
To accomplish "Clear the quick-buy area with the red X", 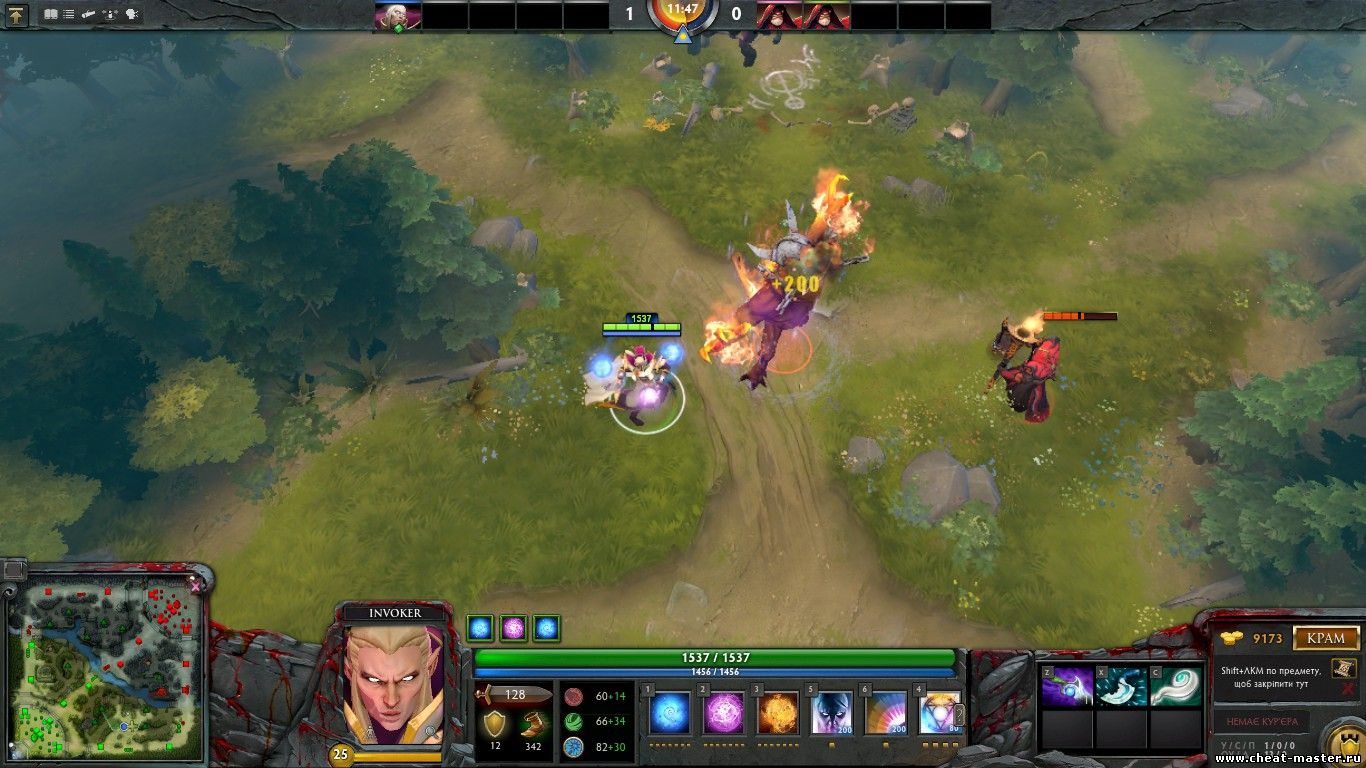I will coord(1349,688).
